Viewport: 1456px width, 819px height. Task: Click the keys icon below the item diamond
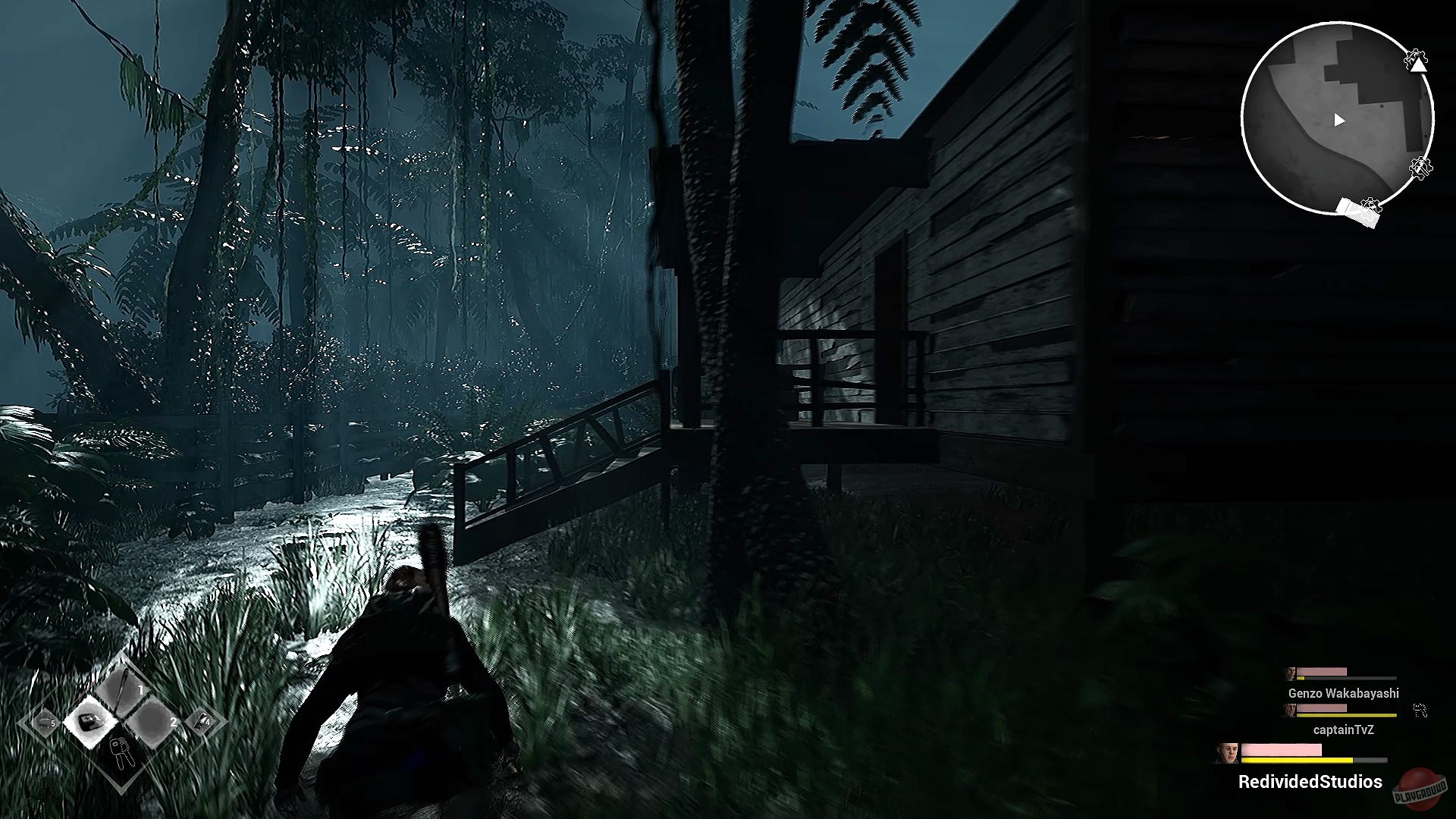click(x=121, y=752)
